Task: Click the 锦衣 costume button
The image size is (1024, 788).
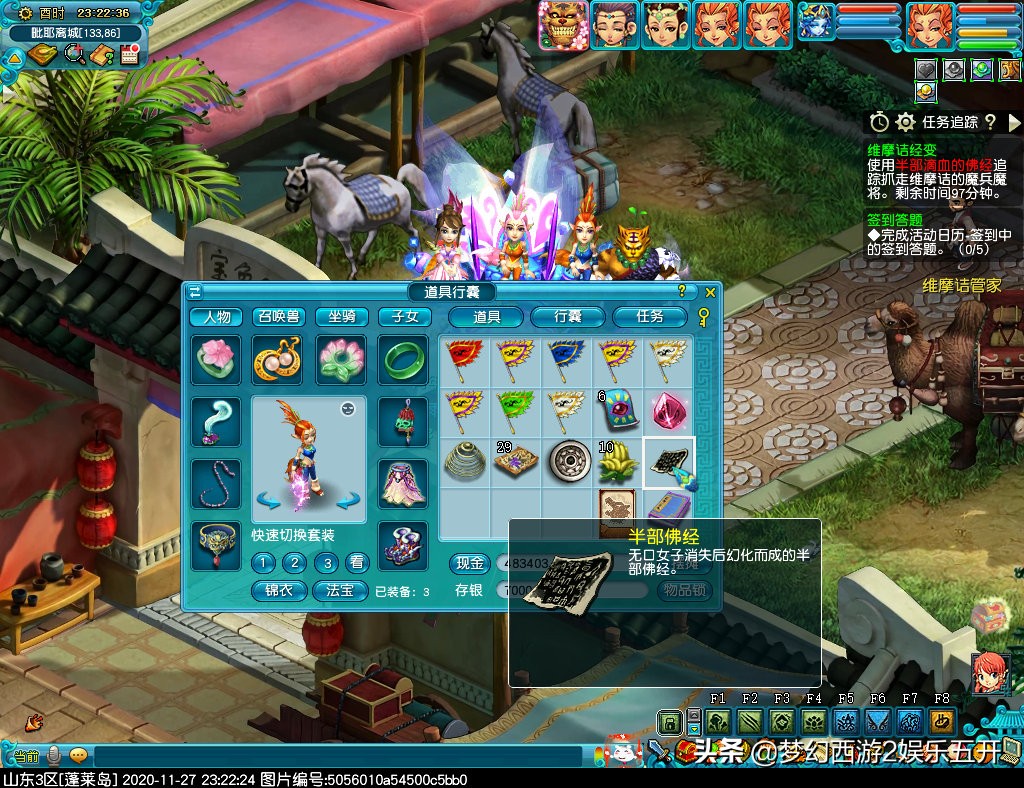Action: click(279, 590)
